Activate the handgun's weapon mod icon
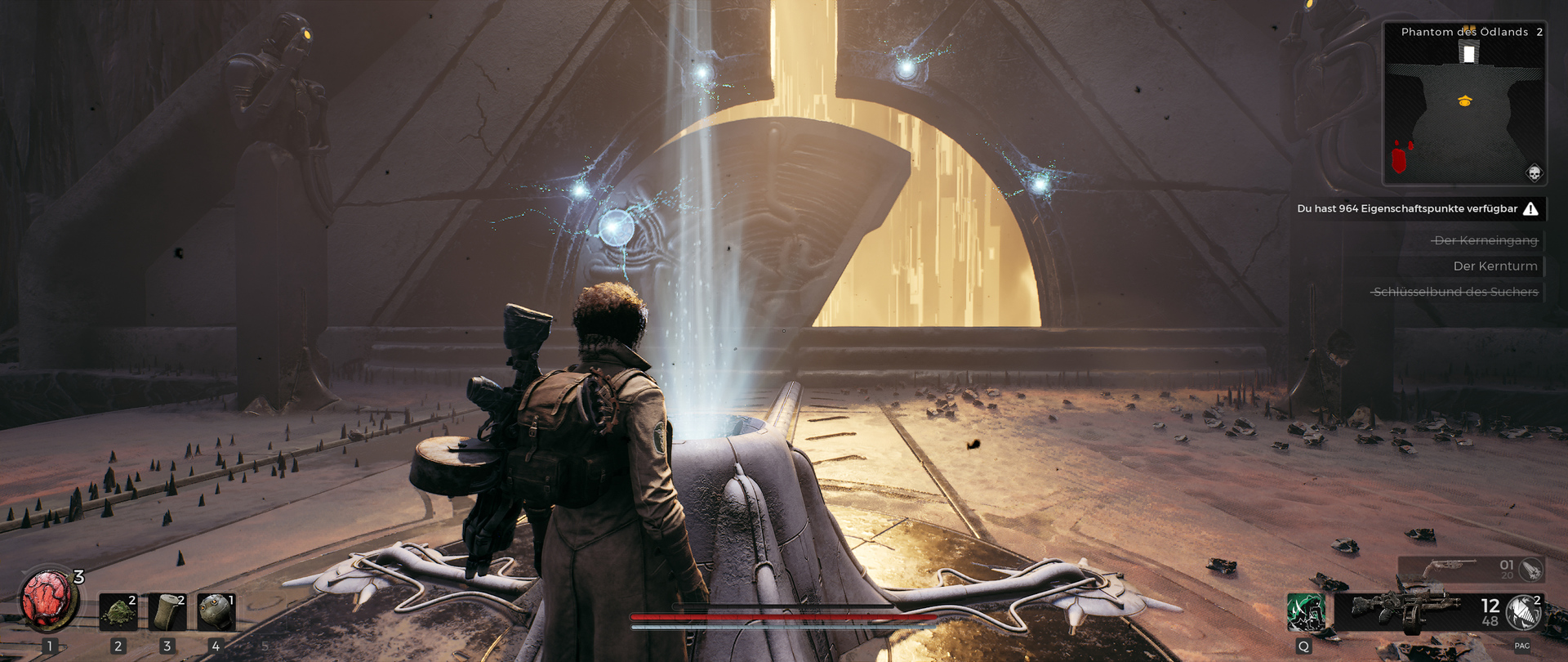 pos(1530,568)
